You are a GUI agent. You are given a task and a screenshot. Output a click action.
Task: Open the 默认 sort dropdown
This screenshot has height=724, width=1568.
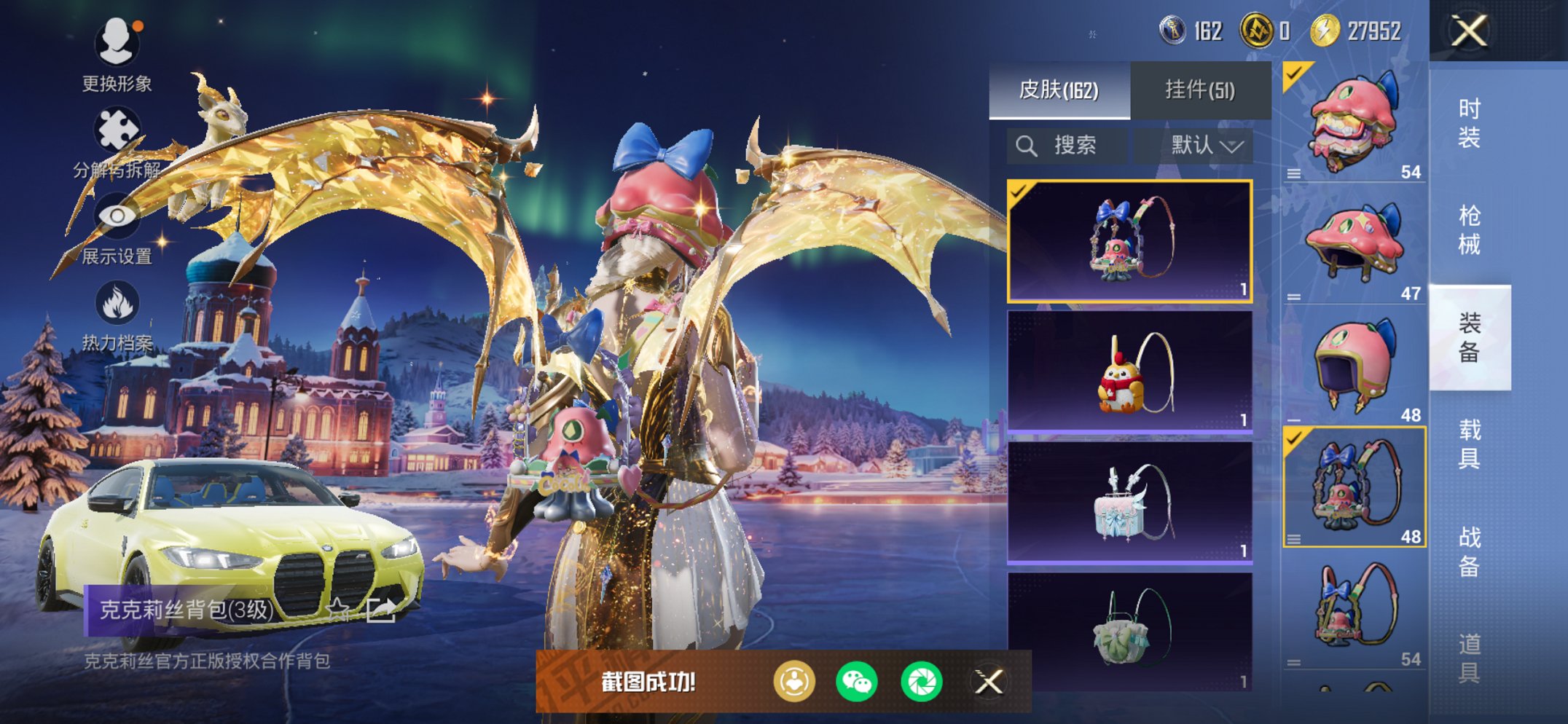pos(1205,146)
